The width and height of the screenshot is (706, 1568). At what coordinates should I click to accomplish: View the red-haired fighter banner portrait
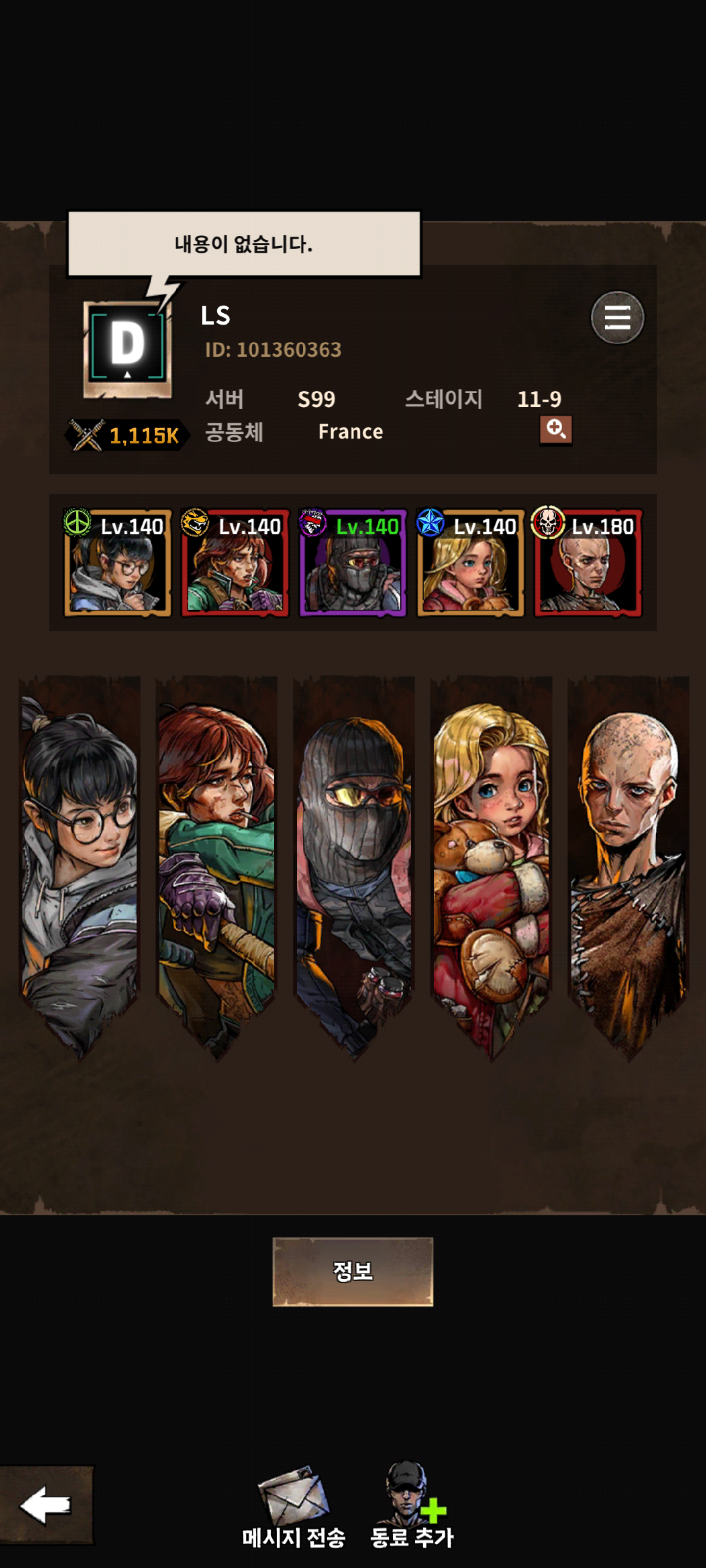pos(216,864)
